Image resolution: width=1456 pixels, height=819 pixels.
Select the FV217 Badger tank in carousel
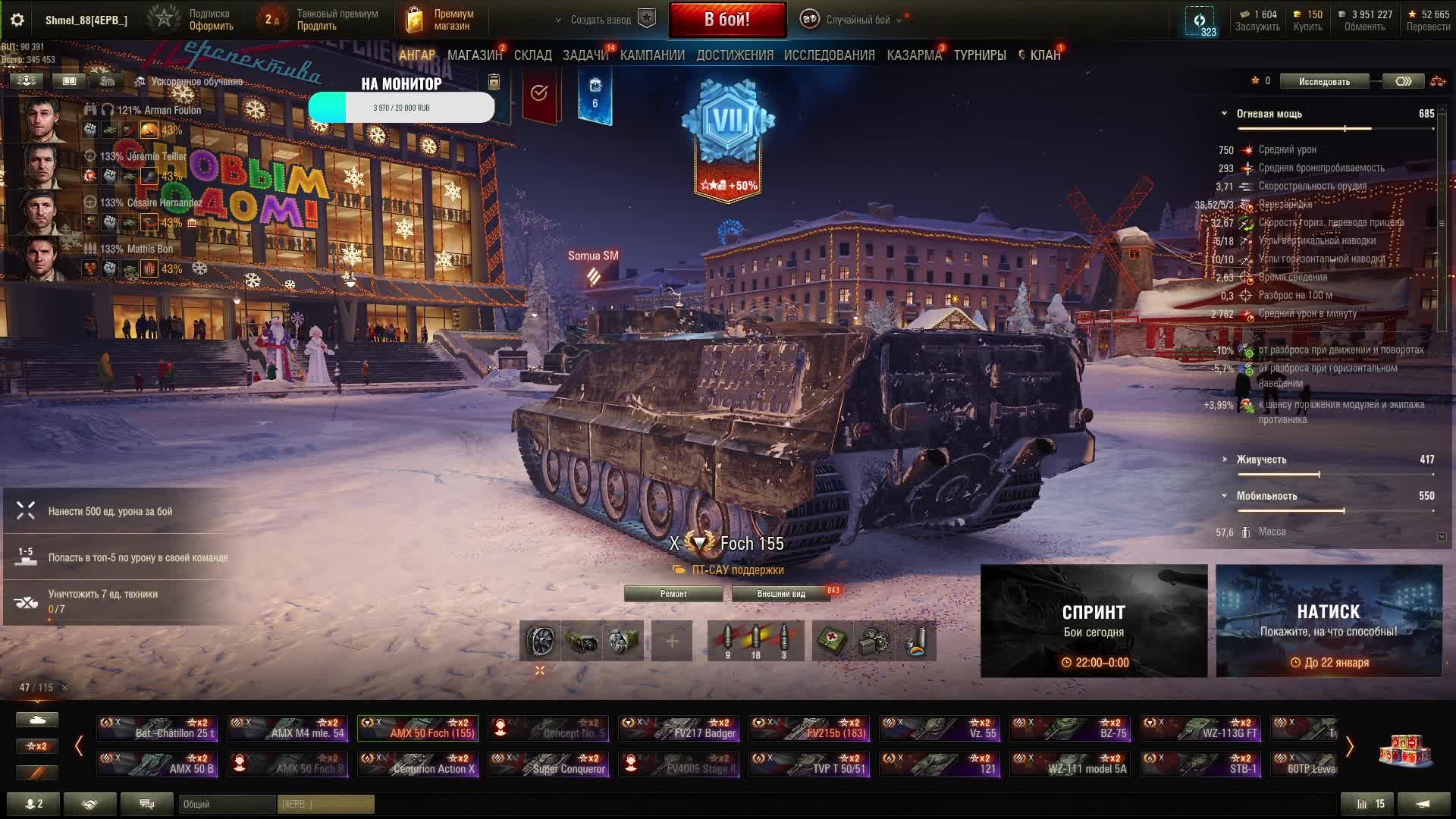[678, 729]
